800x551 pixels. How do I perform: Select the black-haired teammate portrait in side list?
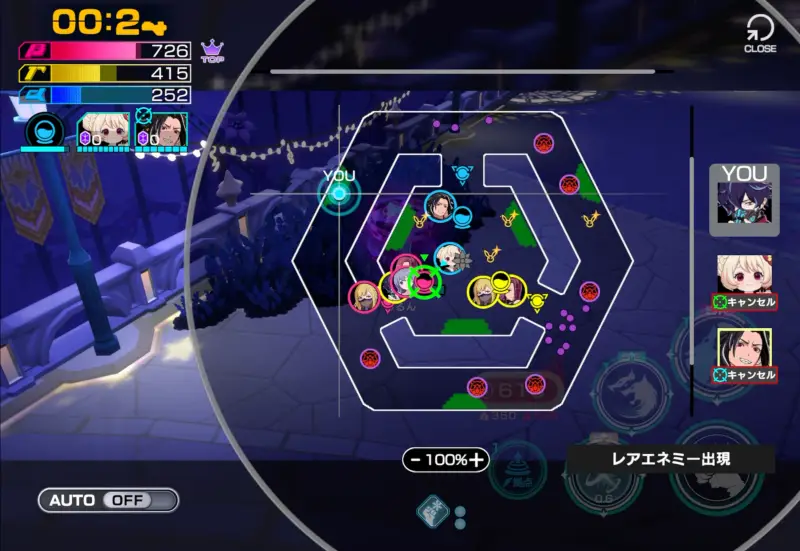click(x=744, y=347)
